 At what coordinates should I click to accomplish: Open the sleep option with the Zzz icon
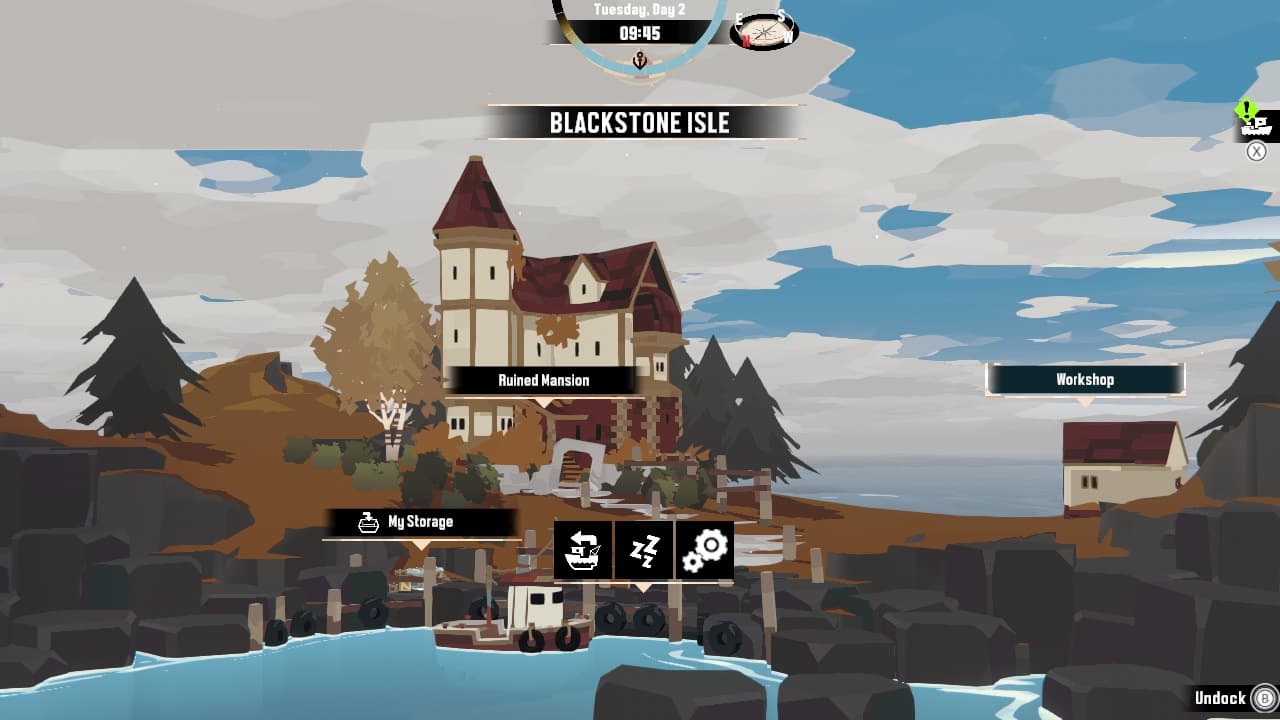644,550
